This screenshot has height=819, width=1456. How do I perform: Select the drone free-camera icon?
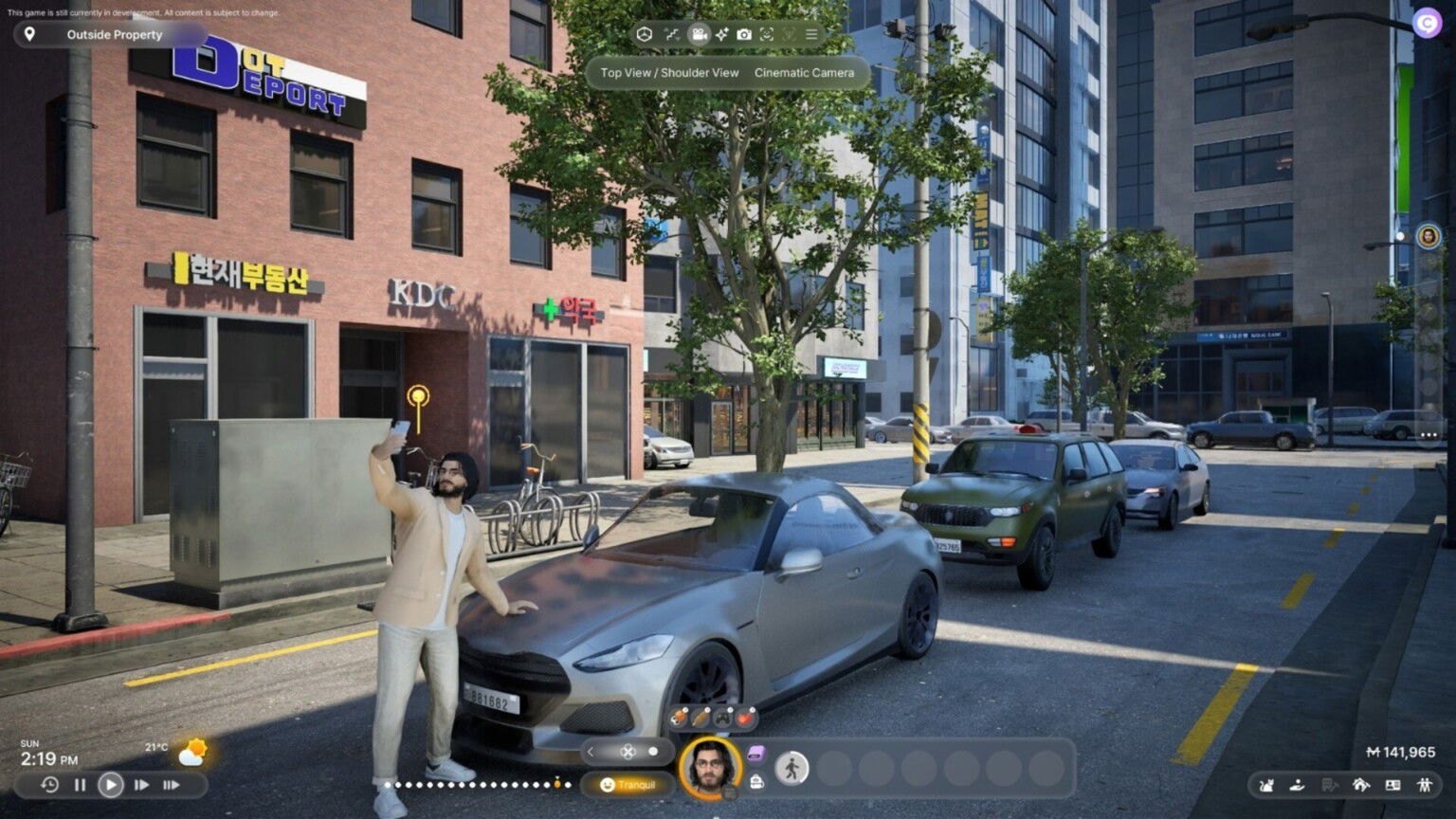[644, 34]
